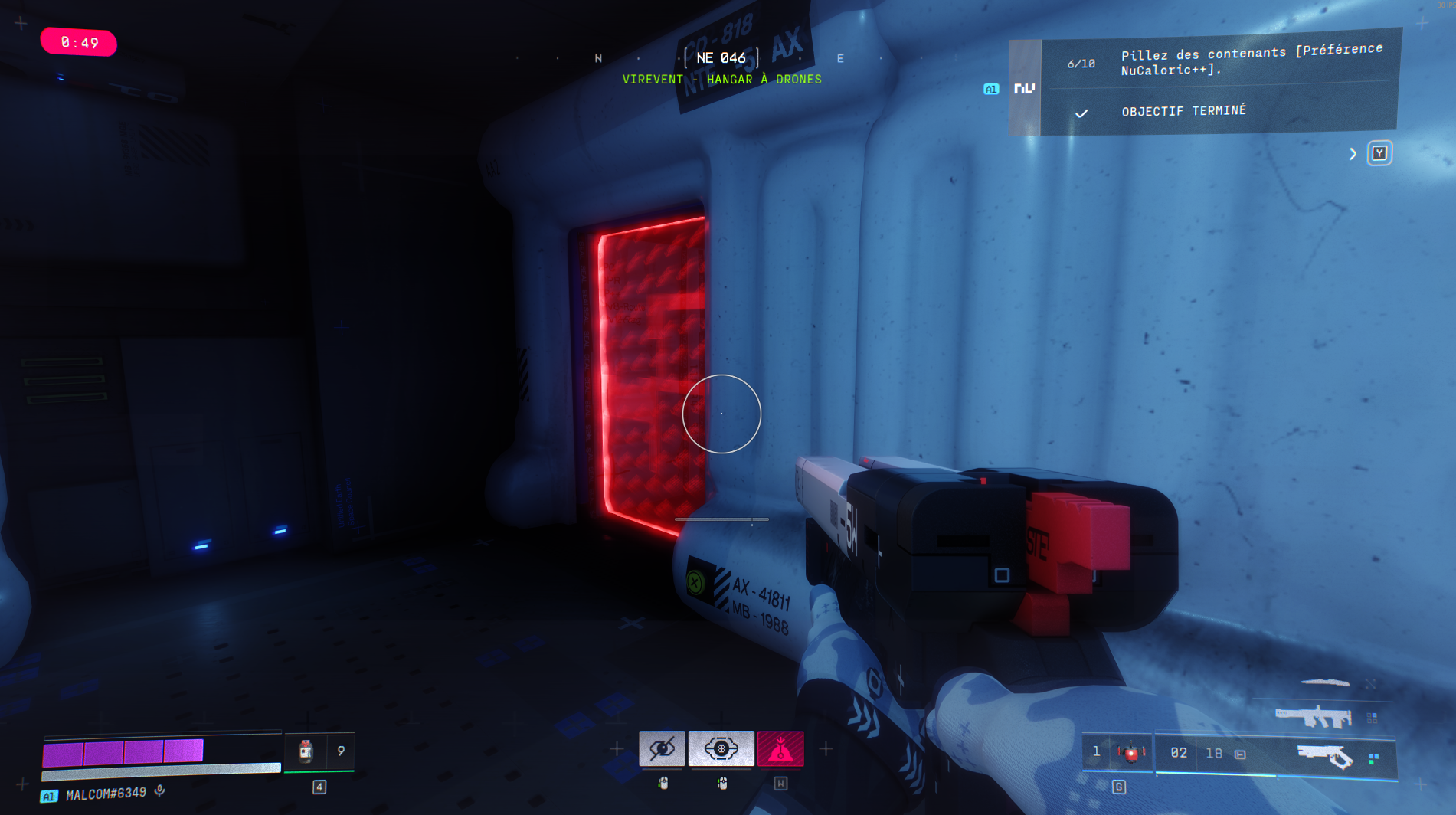Click the NuCaloric faction logo
Image resolution: width=1456 pixels, height=815 pixels.
(1024, 89)
